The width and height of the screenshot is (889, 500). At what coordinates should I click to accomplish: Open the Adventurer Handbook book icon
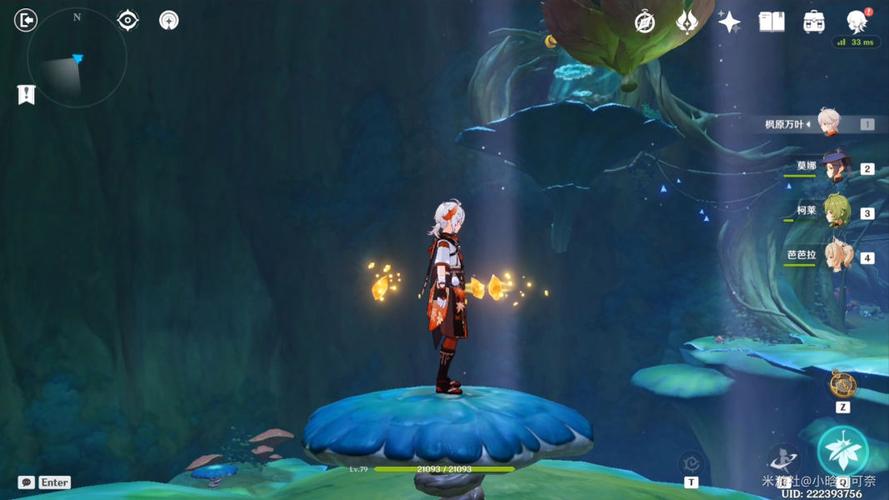(x=771, y=21)
